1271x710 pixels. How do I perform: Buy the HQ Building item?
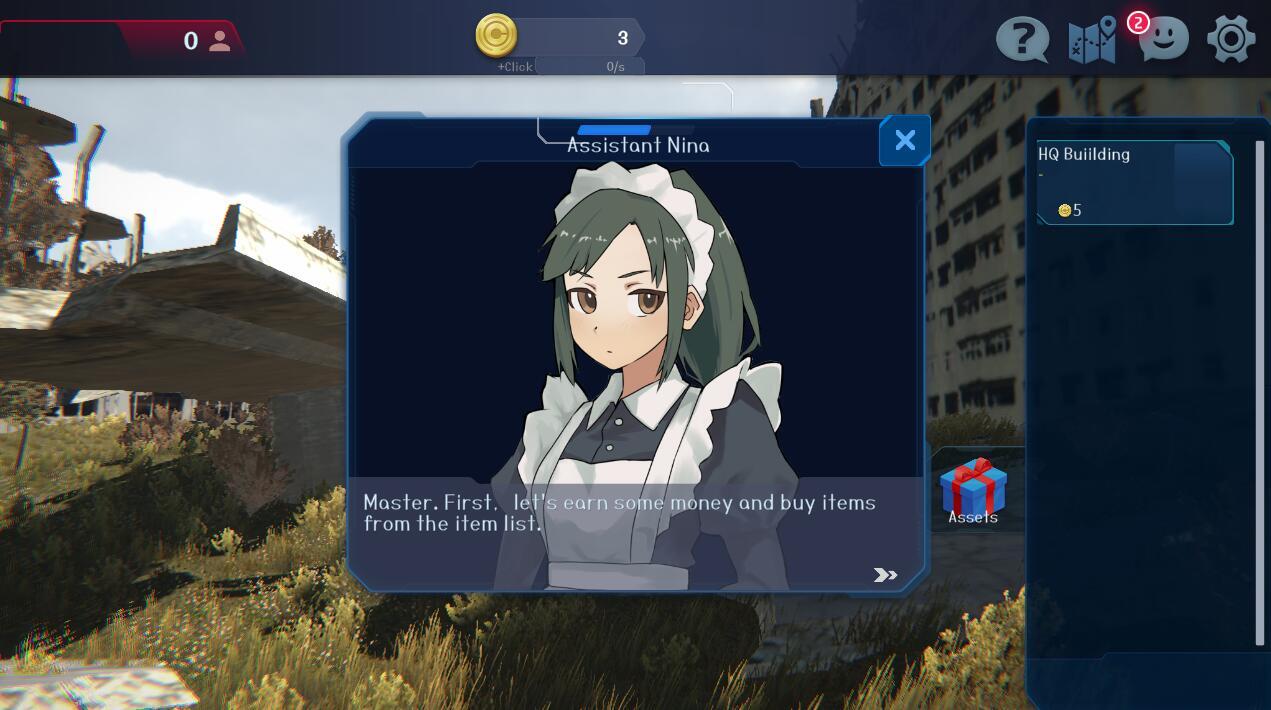[1134, 182]
